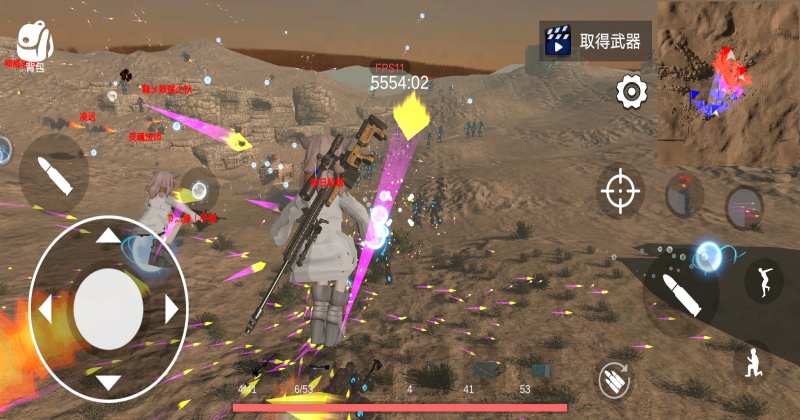Tap the 取得武器 get weapon button
The width and height of the screenshot is (800, 420).
click(595, 41)
